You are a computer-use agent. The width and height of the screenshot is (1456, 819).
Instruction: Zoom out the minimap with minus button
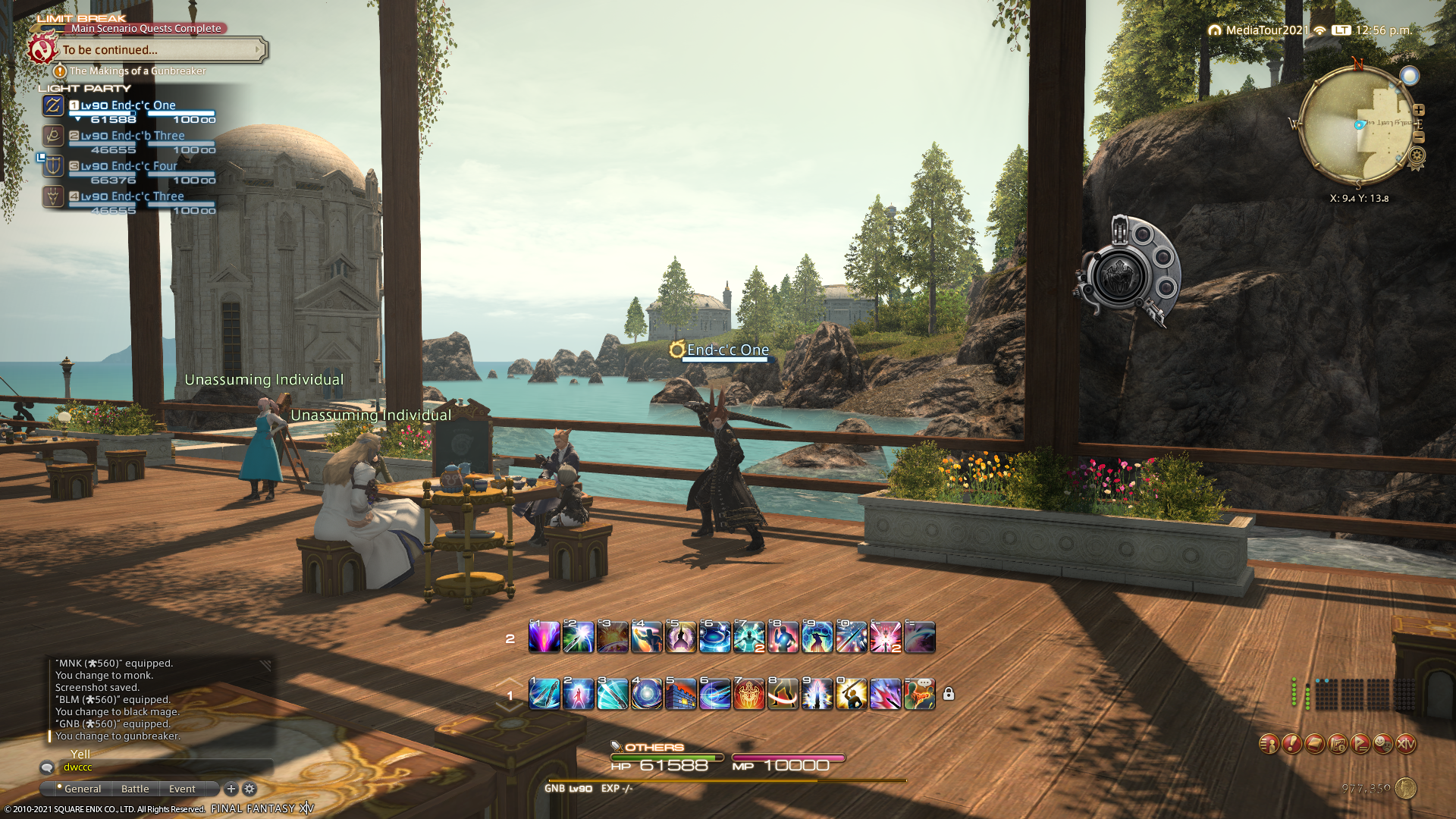[1419, 137]
